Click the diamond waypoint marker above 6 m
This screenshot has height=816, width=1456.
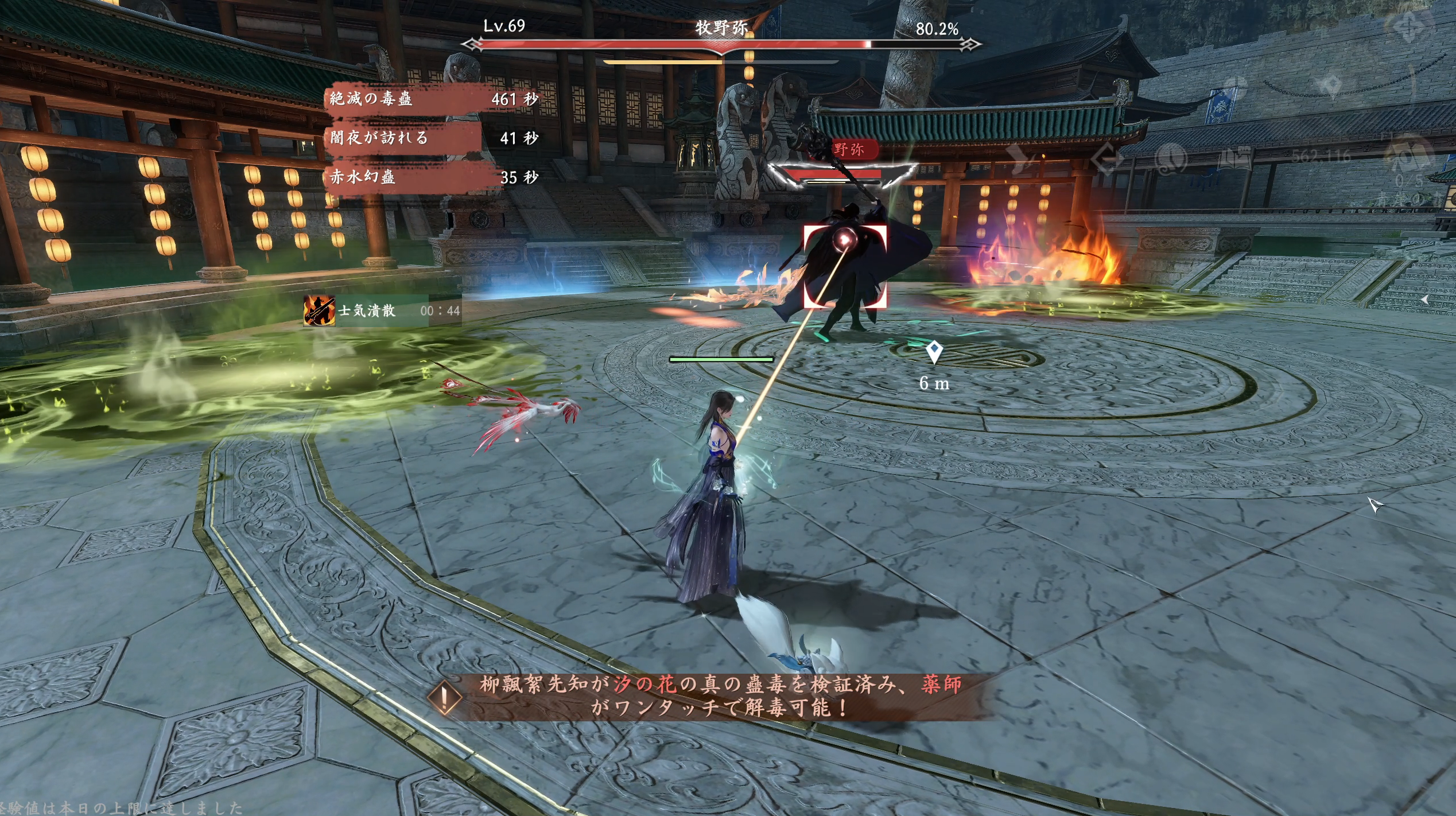pyautogui.click(x=934, y=351)
